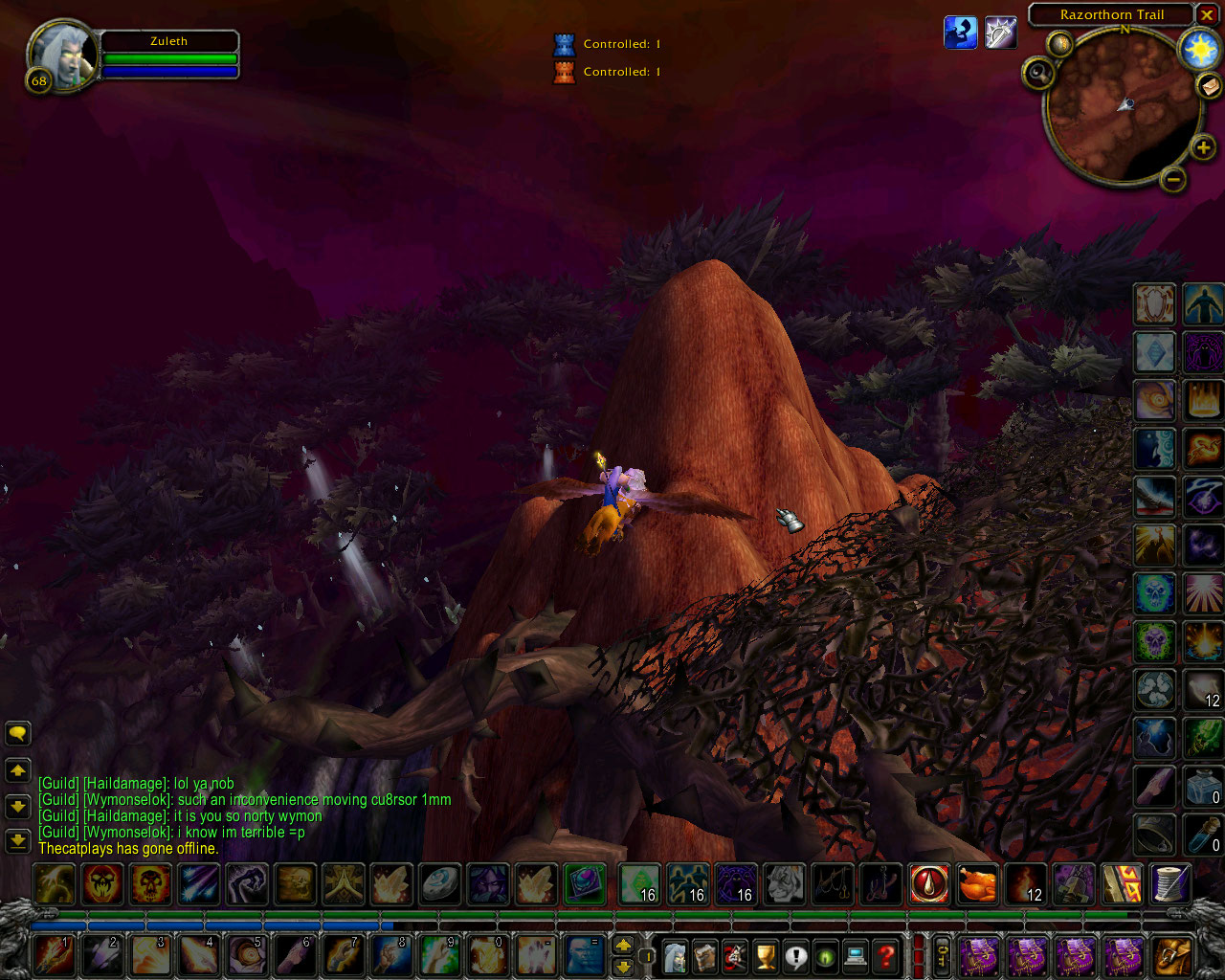Open the main menu computer button

857,956
